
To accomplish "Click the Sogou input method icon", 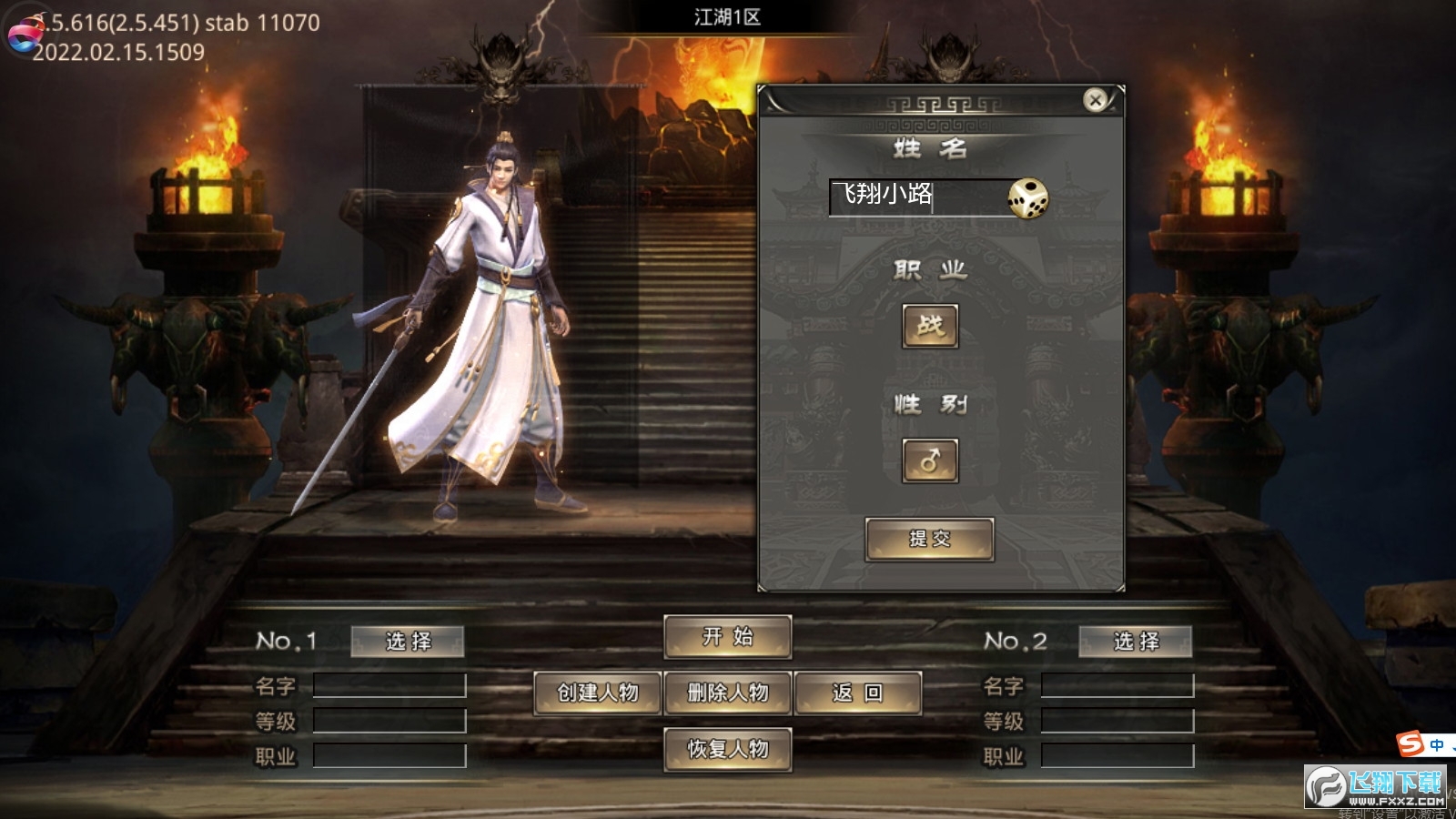I will [1410, 744].
